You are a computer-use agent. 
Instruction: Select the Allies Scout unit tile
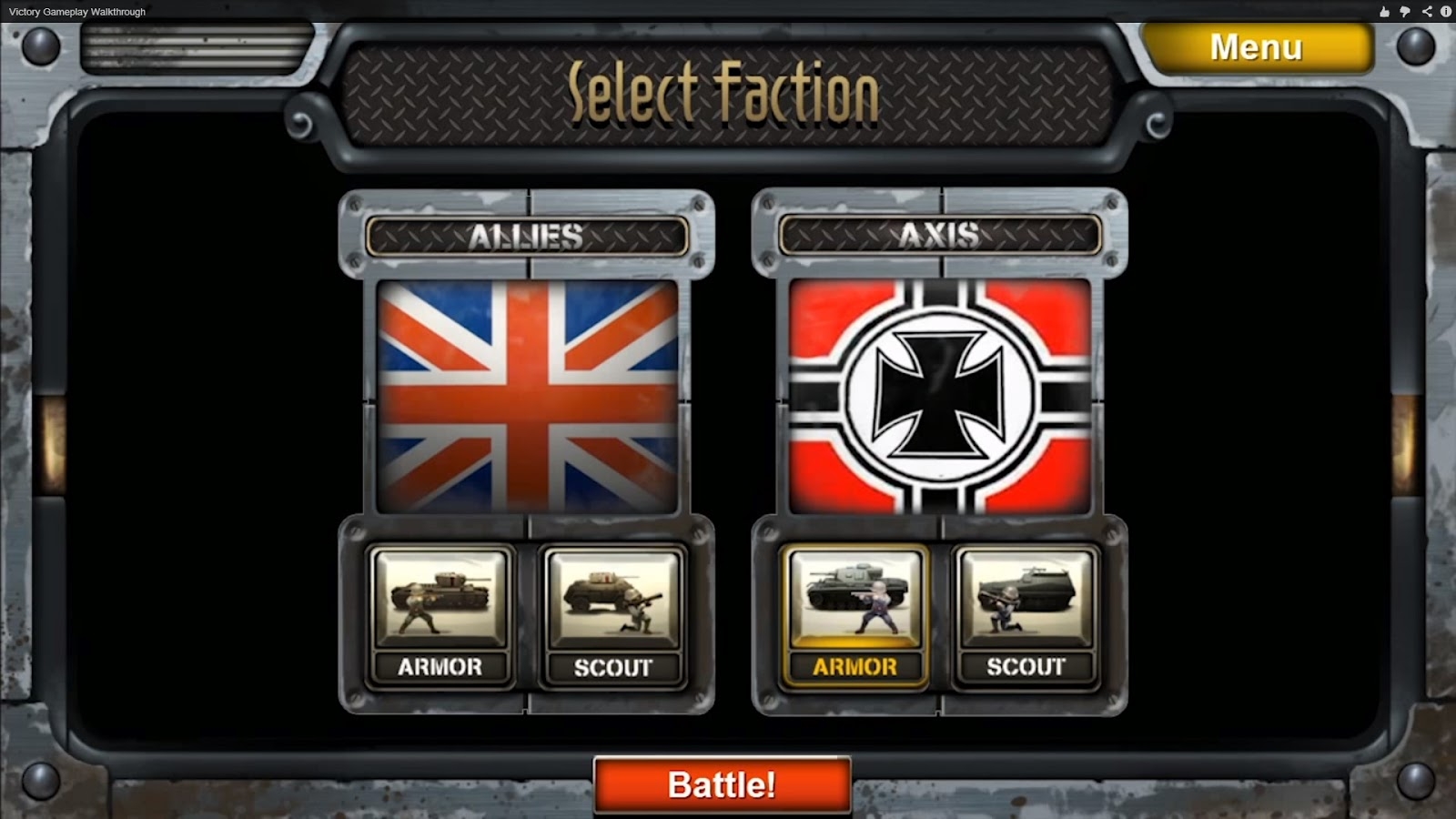click(x=613, y=617)
